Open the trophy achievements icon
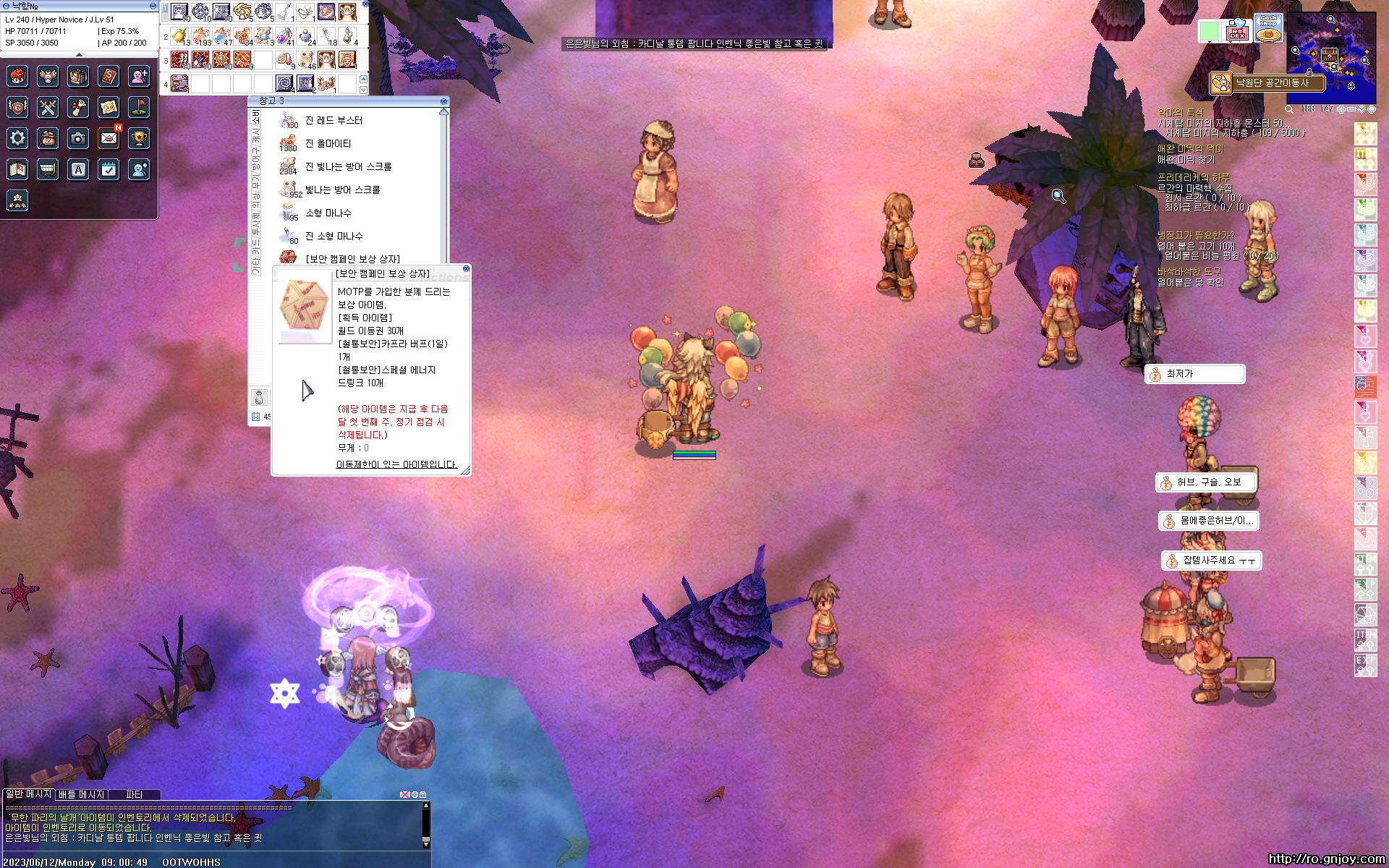1389x868 pixels. click(x=139, y=138)
